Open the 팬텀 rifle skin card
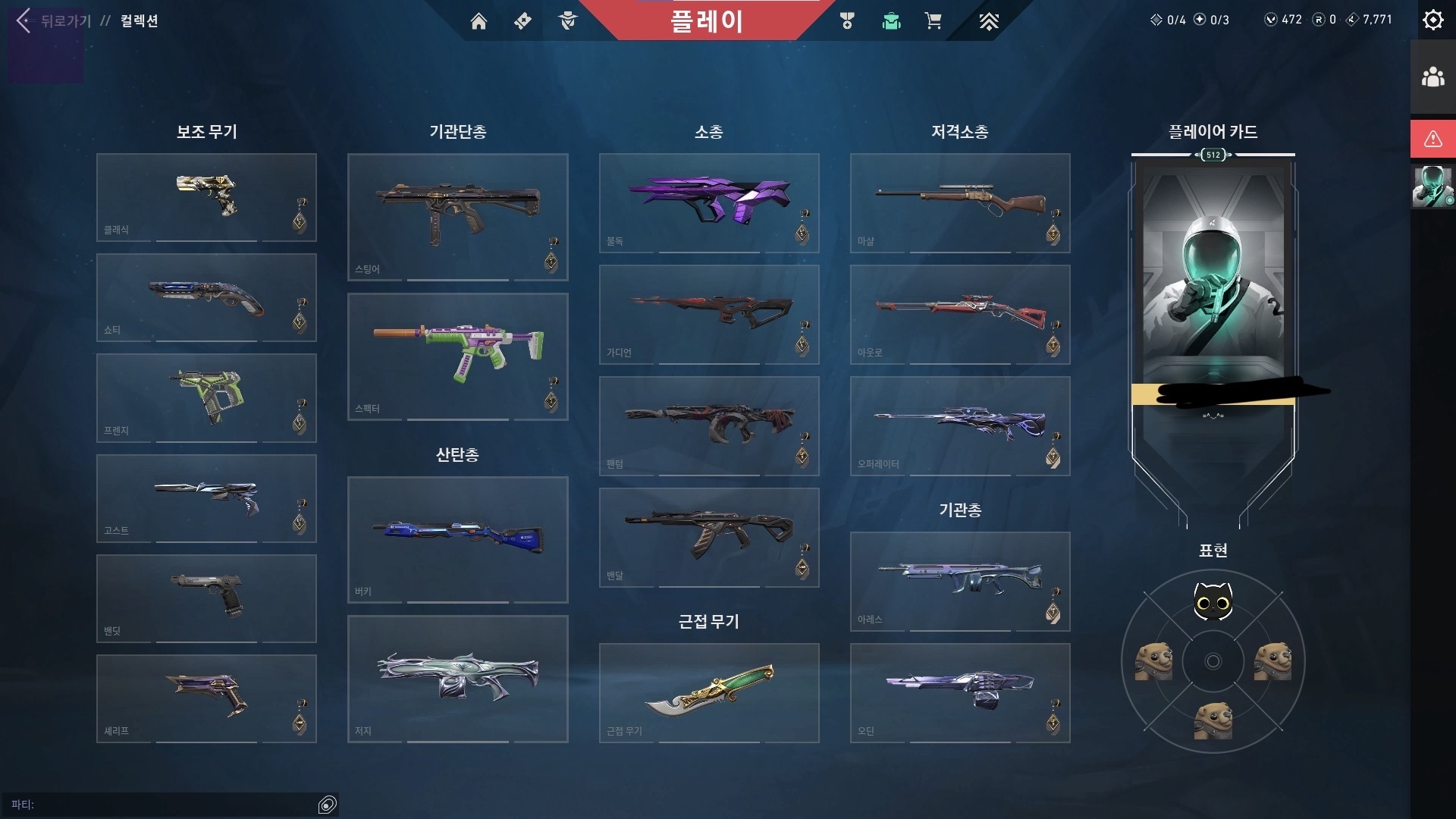Screen dimensions: 1456x819 pyautogui.click(x=709, y=426)
